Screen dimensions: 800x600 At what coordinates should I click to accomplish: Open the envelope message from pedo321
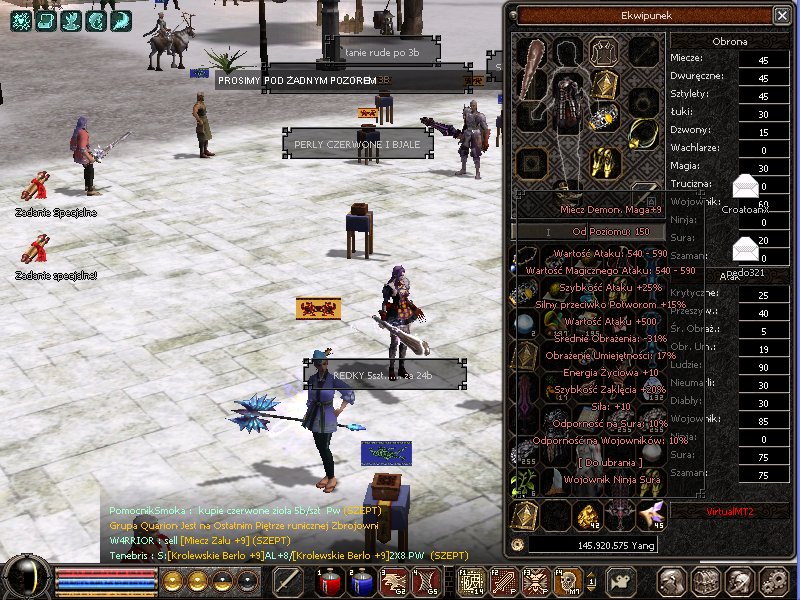coord(745,246)
